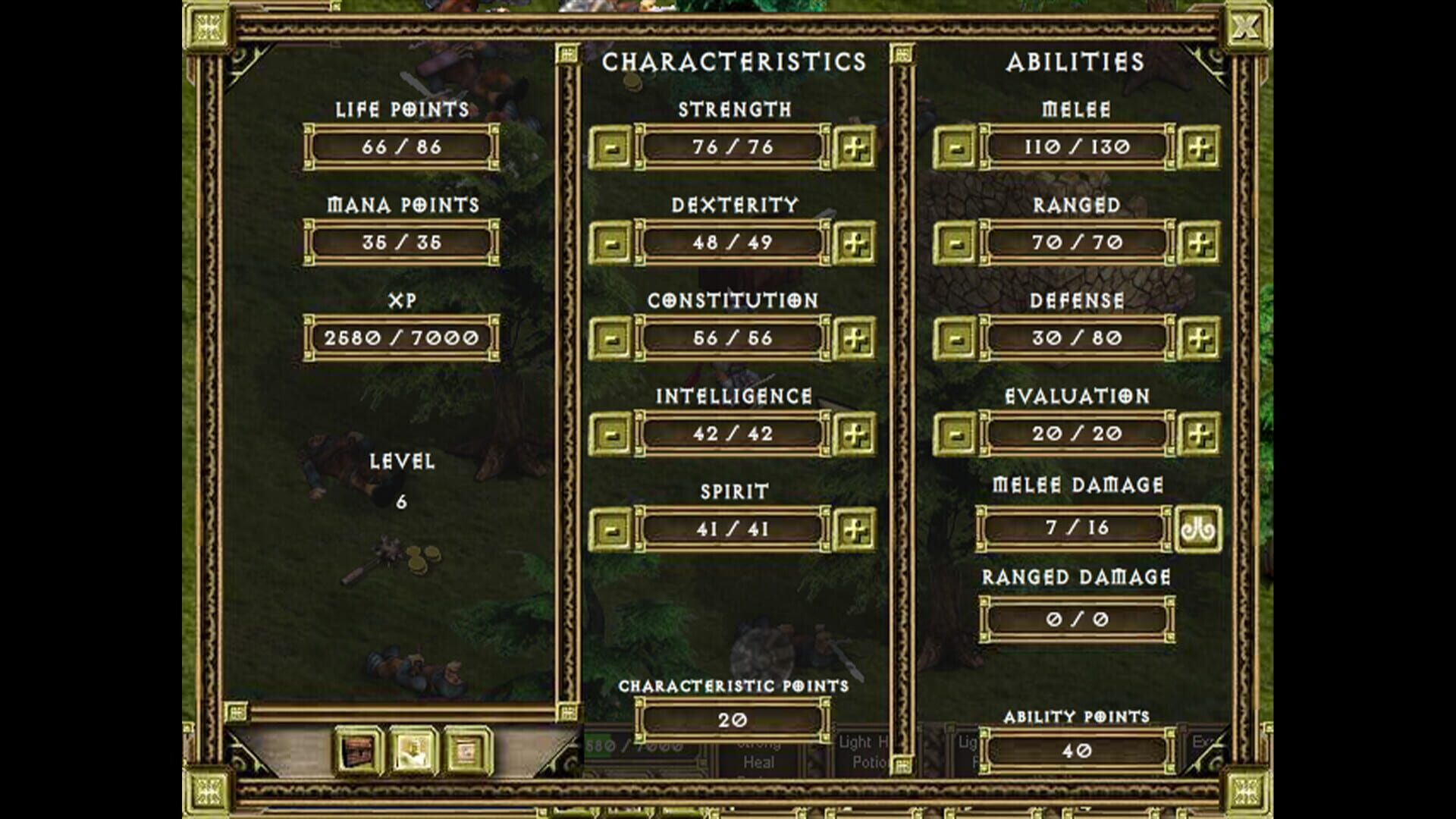Increase Intelligence with its plus icon
The height and width of the screenshot is (819, 1456).
[855, 433]
